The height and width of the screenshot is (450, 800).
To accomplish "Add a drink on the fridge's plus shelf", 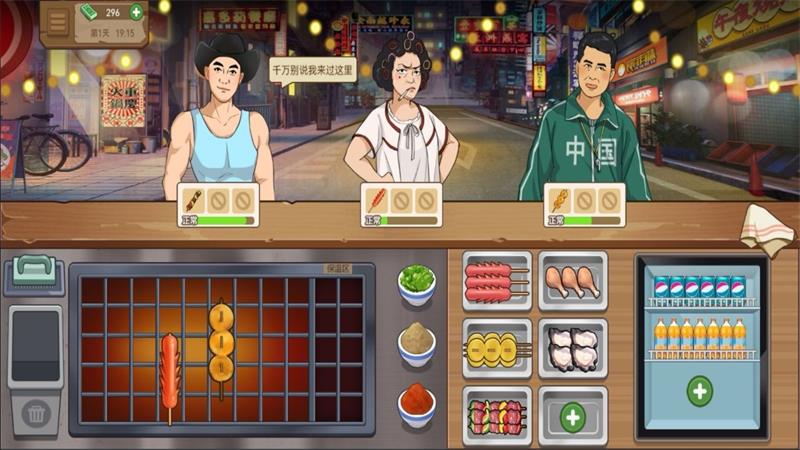I will coord(700,391).
